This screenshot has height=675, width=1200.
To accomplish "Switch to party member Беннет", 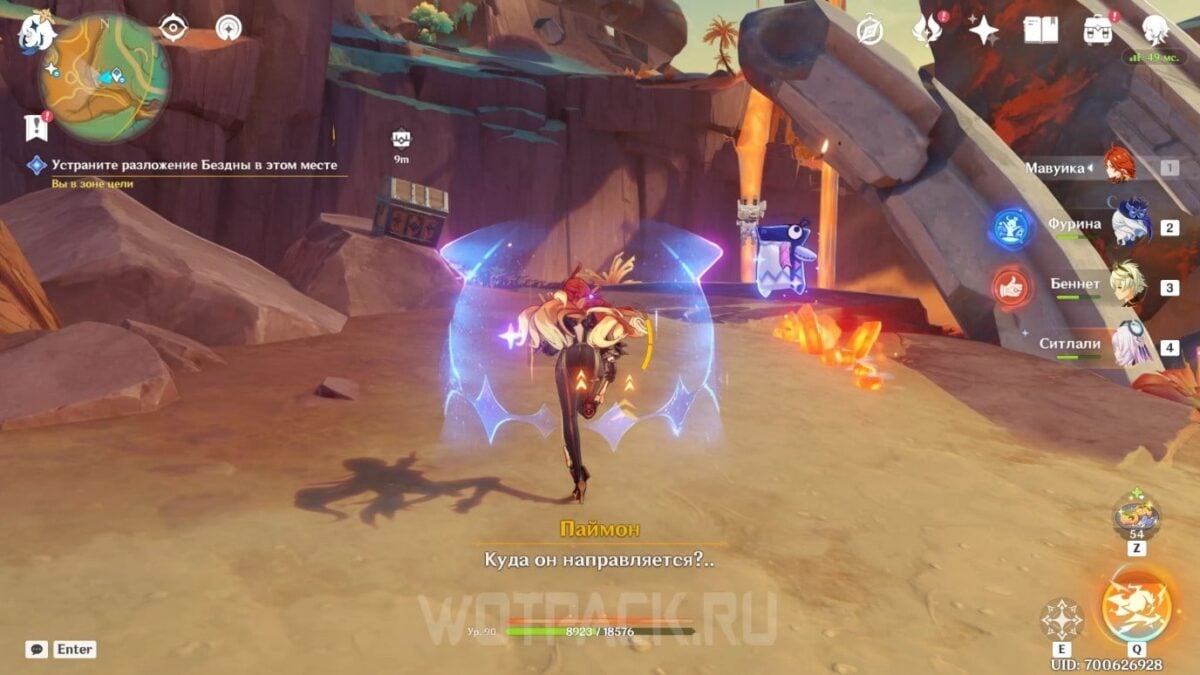I will 1128,285.
